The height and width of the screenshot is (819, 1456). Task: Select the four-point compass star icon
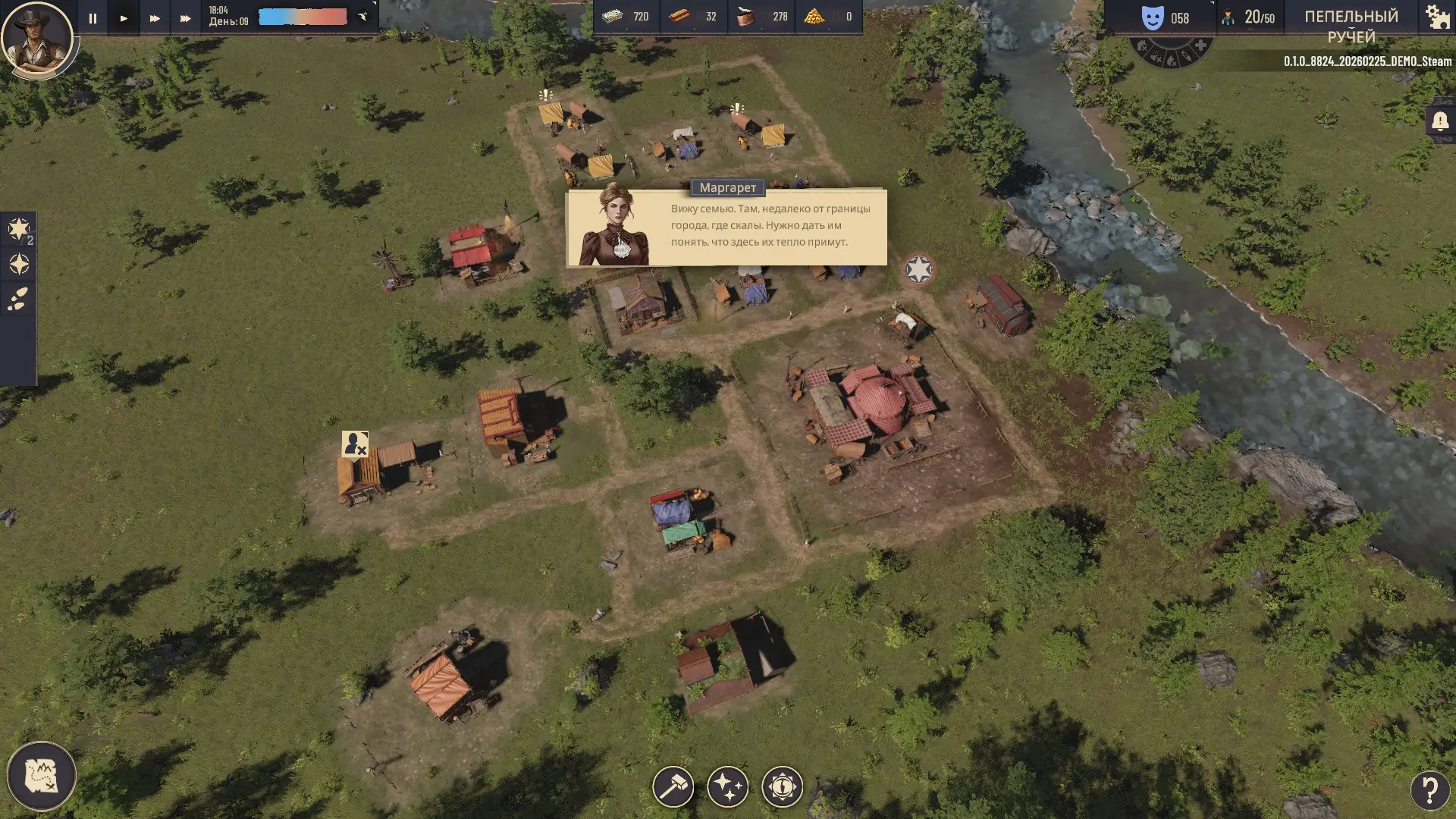coord(19,264)
